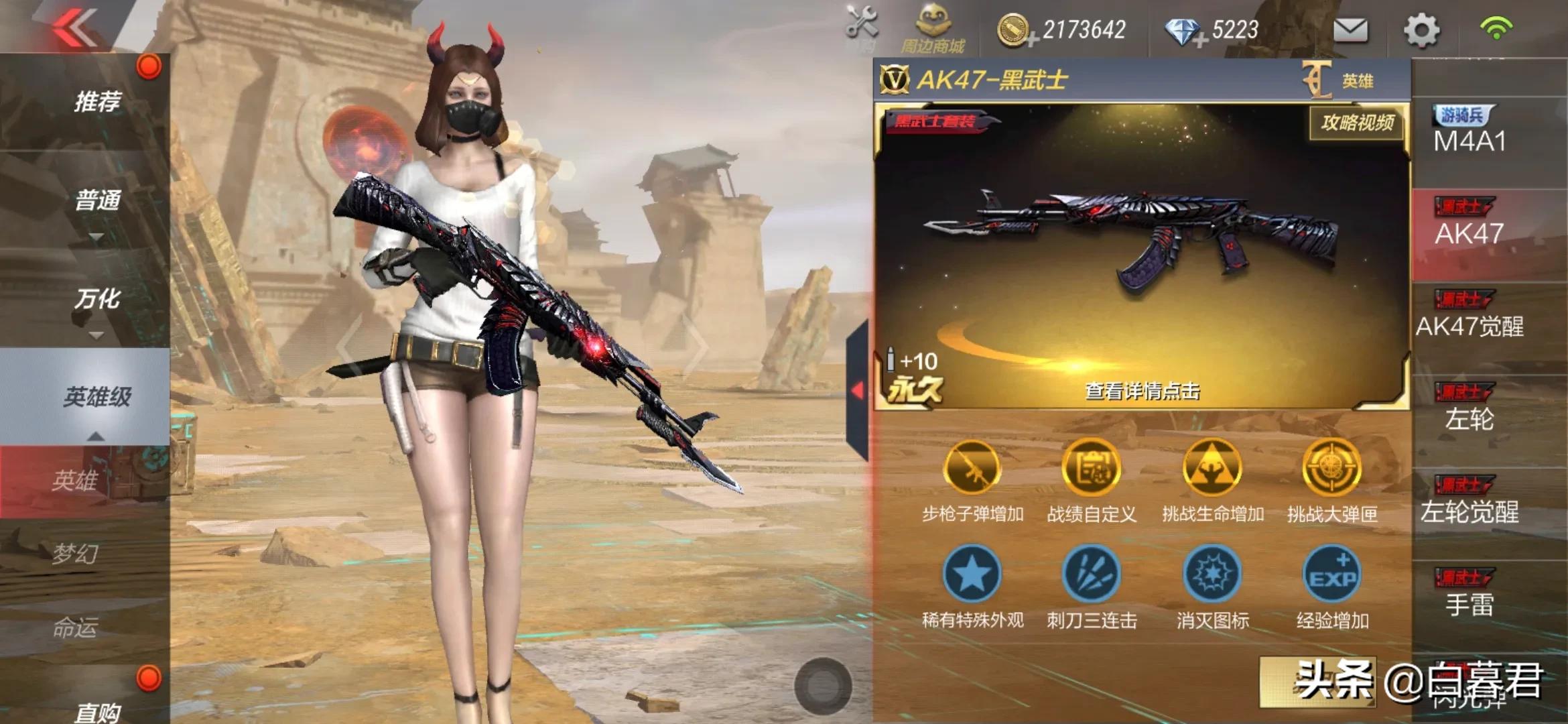Expand the 普通 weapon category
Screen dimensions: 1568x724
click(x=96, y=201)
